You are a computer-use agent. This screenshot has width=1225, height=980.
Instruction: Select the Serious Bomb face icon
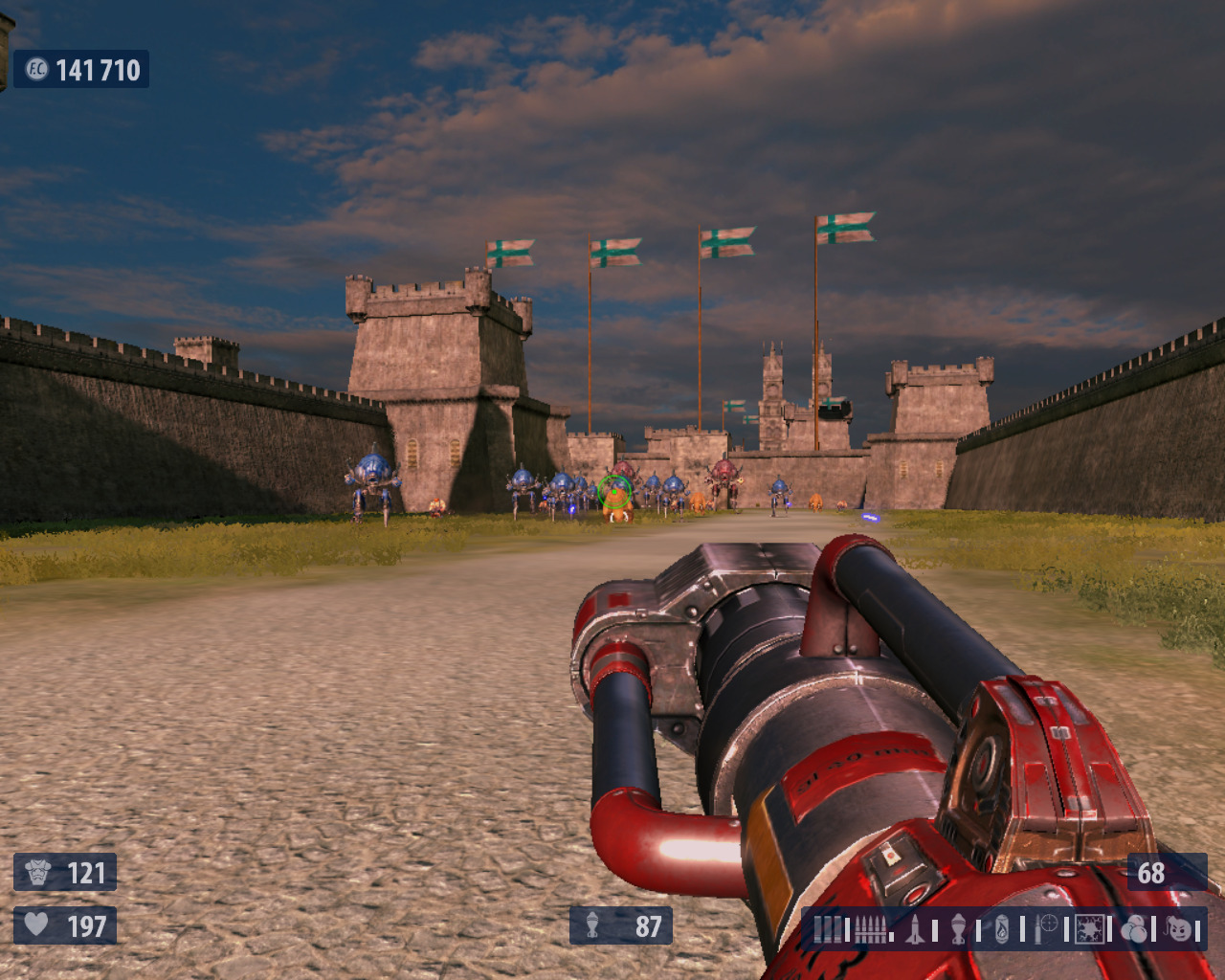click(1179, 928)
